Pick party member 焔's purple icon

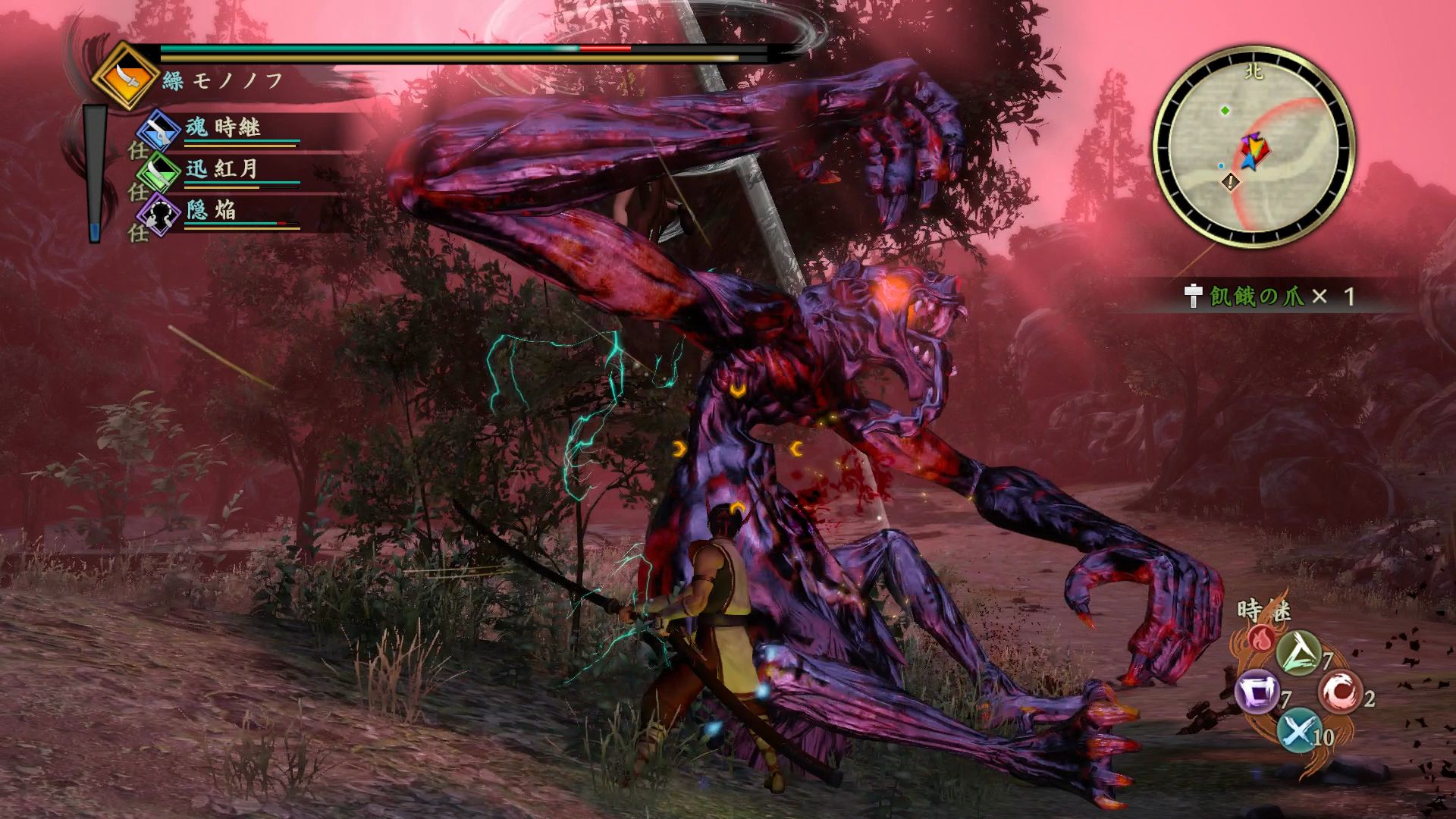[158, 212]
